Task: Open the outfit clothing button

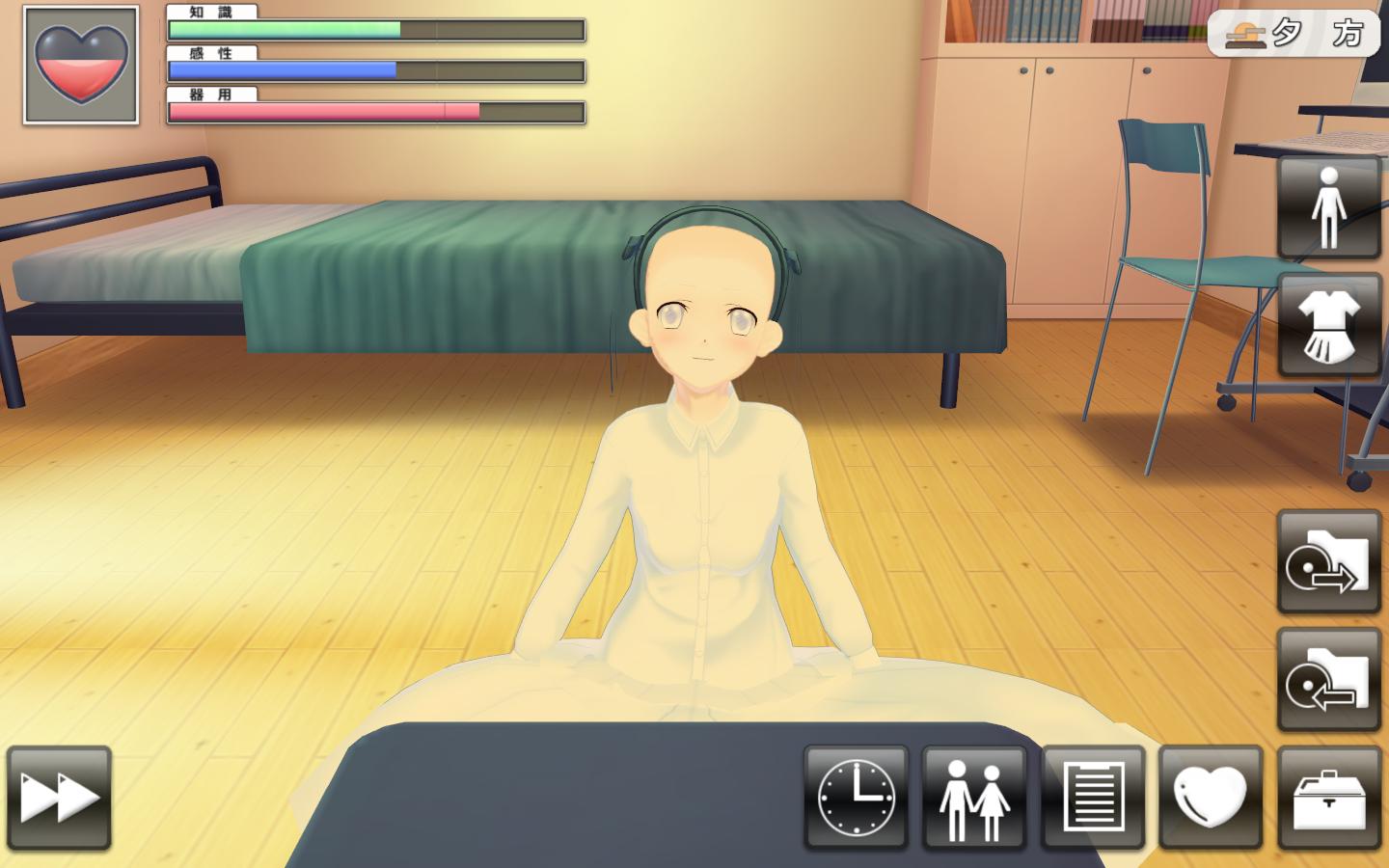Action: point(1329,325)
